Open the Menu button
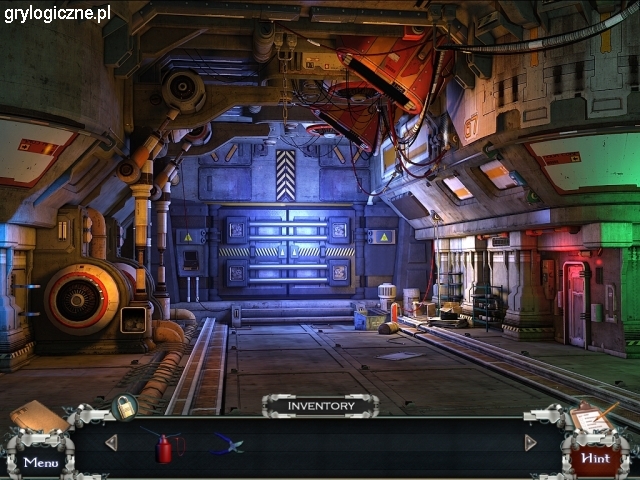 point(41,462)
